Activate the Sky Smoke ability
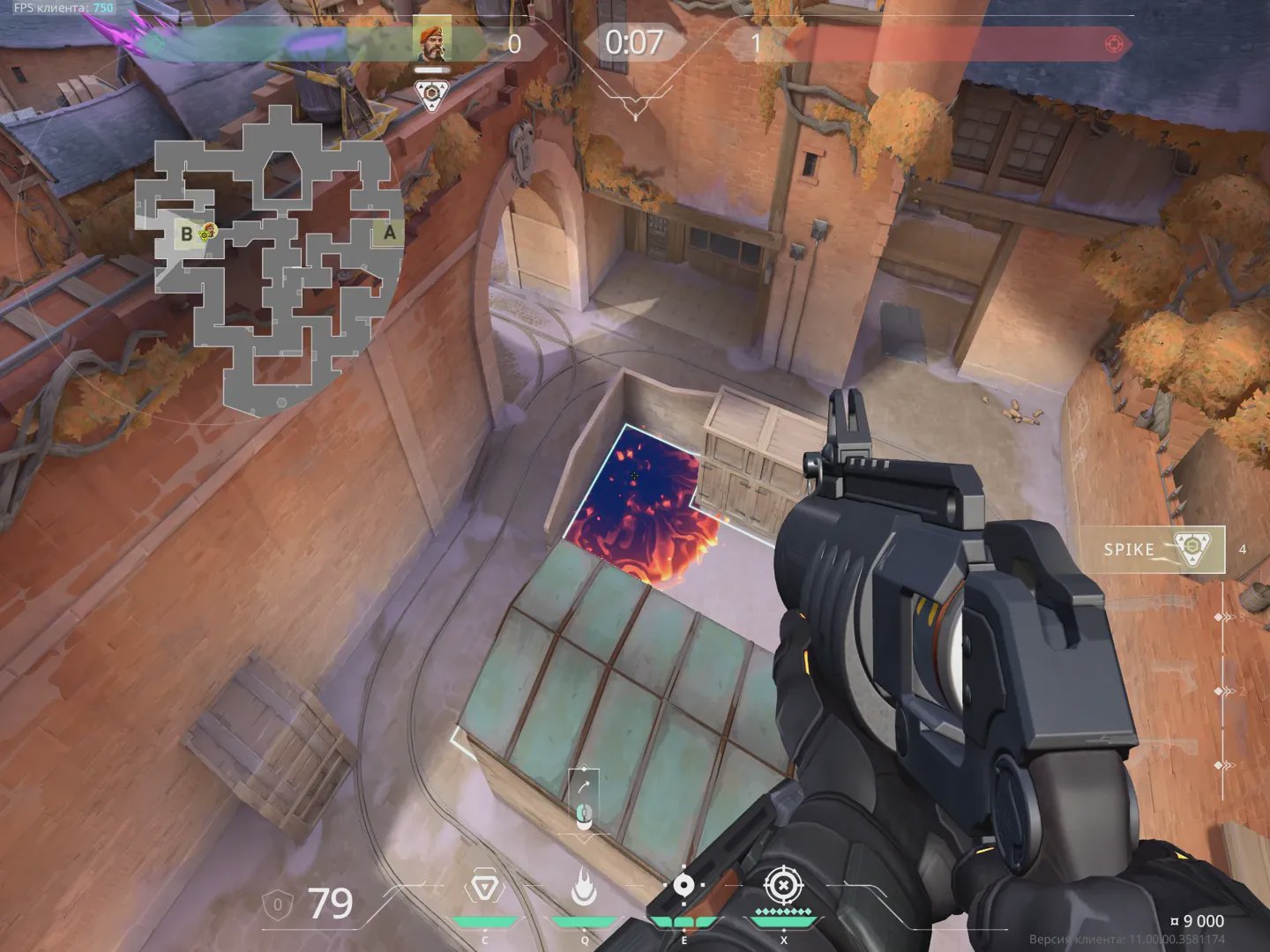Image resolution: width=1270 pixels, height=952 pixels. coord(684,888)
